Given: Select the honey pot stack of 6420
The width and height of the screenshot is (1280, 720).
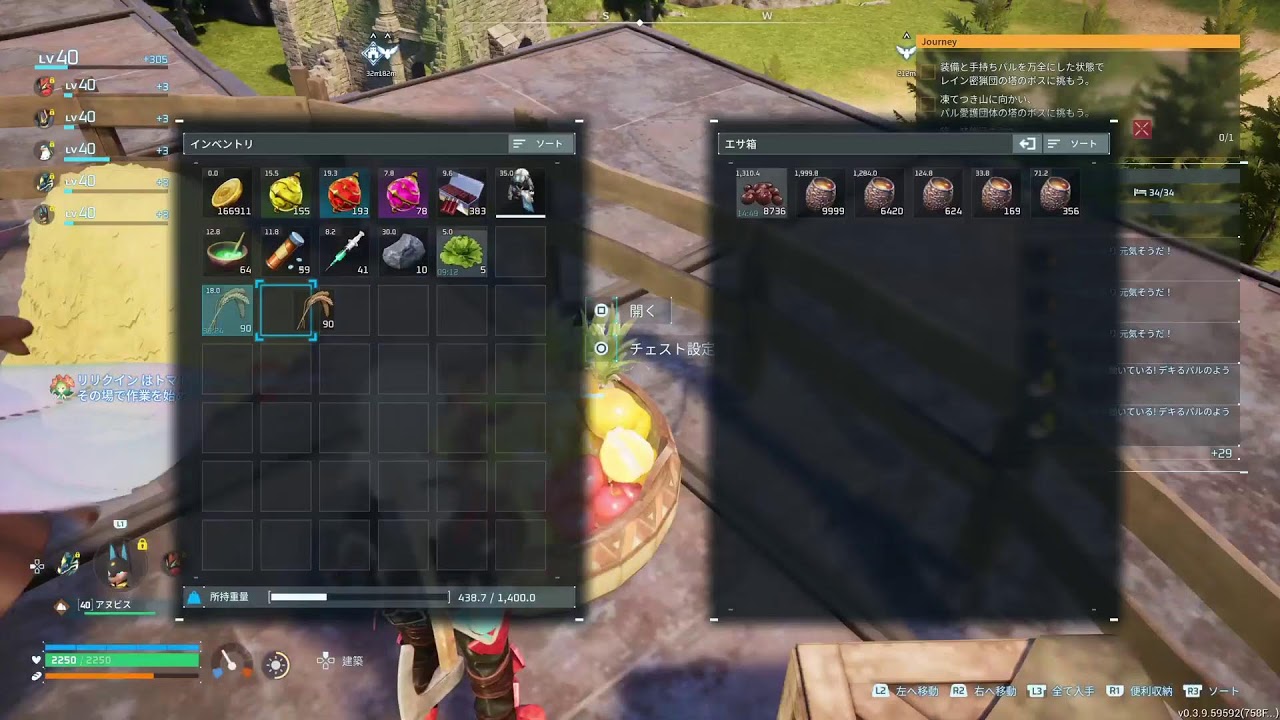Looking at the screenshot, I should point(879,192).
